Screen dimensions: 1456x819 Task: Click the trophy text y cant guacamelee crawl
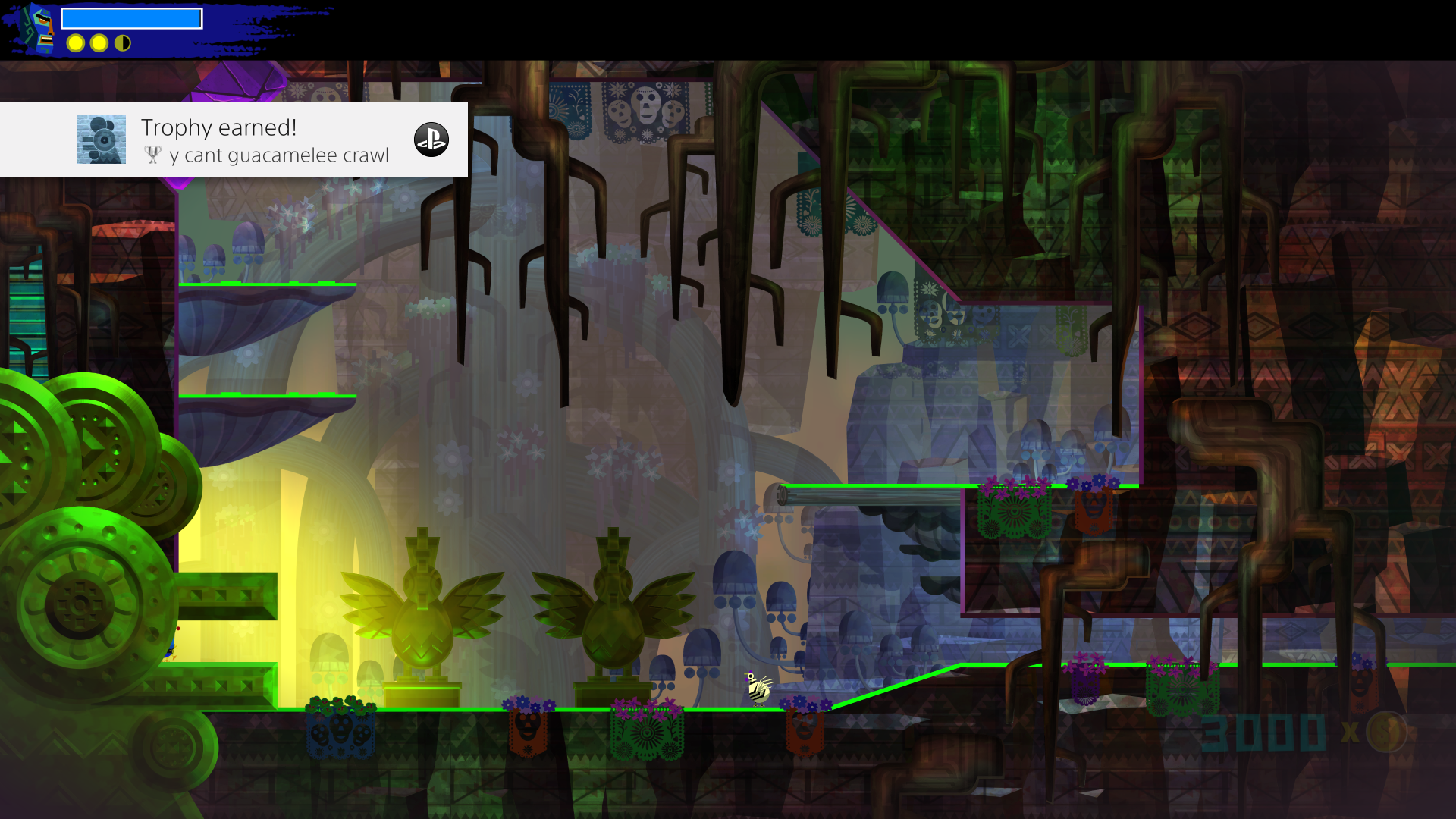(281, 155)
